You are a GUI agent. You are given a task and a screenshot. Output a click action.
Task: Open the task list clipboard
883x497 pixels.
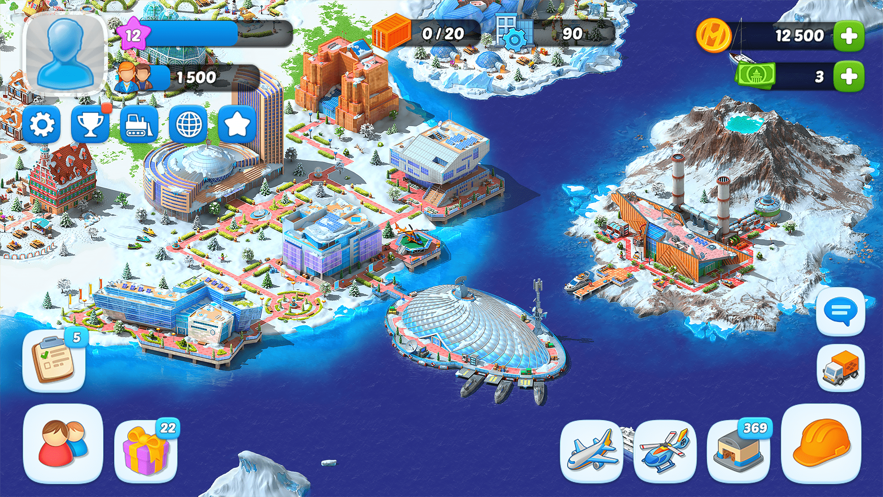pos(53,361)
